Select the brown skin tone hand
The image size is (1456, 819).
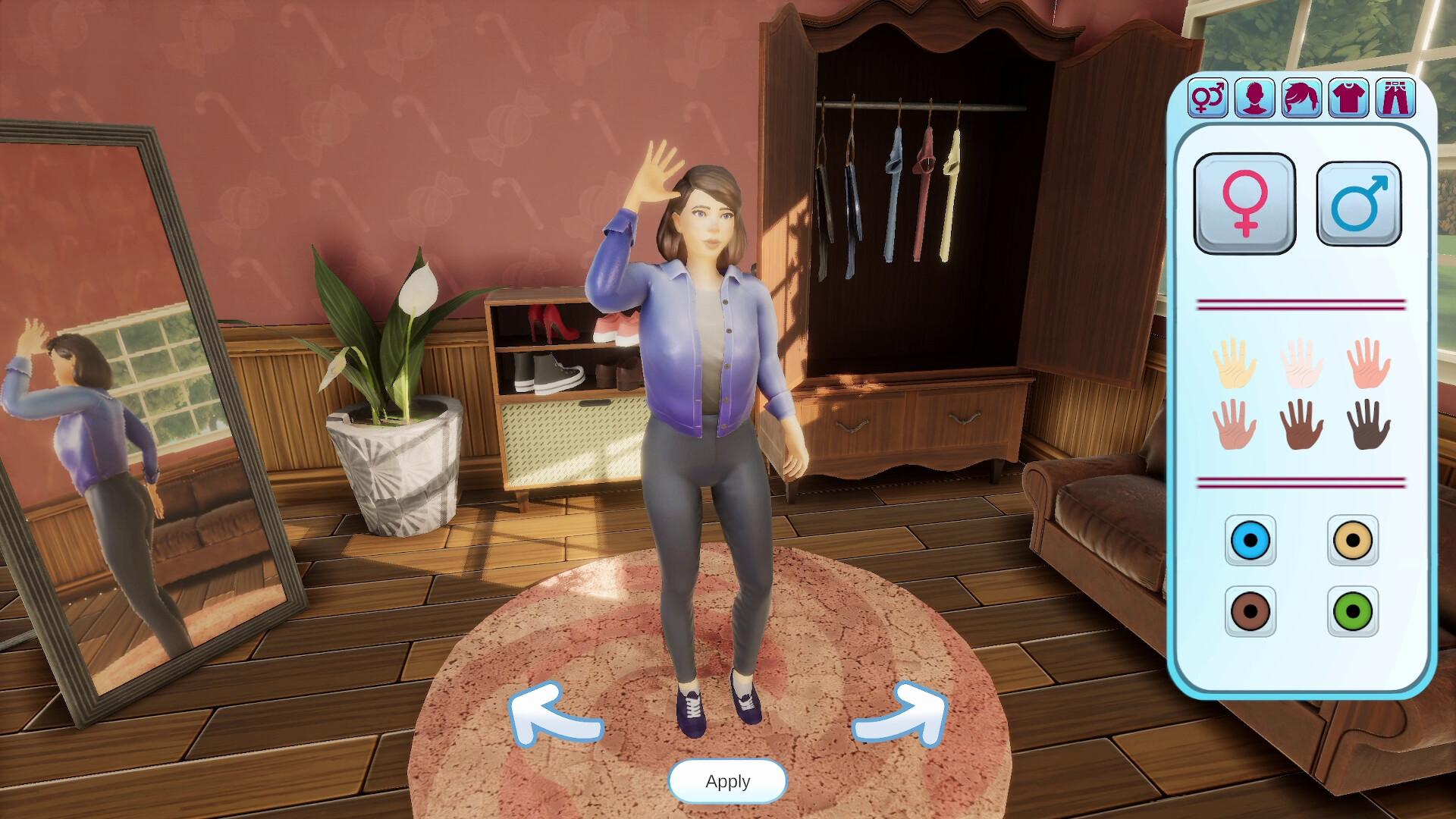click(x=1301, y=425)
